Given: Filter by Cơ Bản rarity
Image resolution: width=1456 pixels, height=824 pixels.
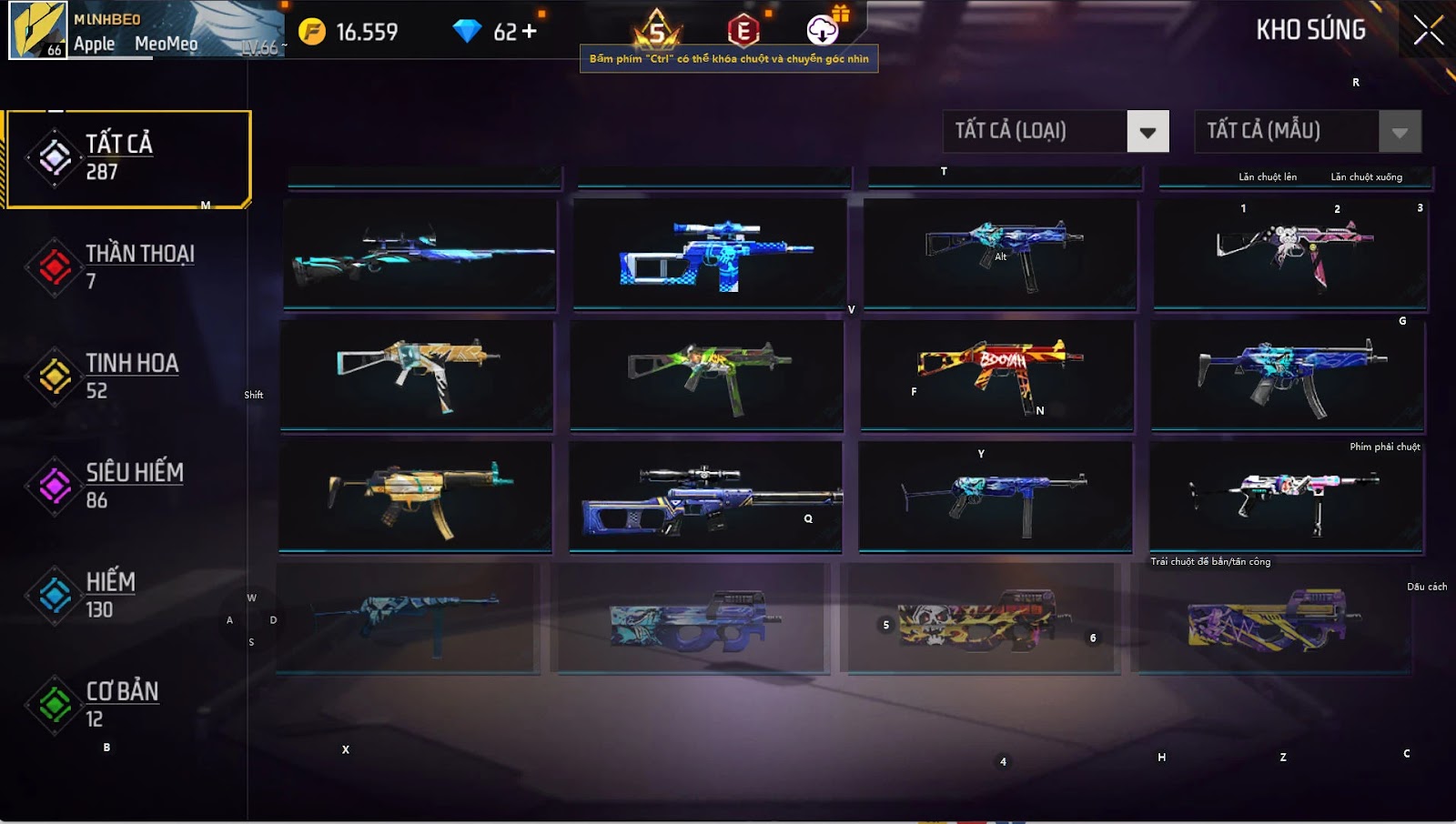Looking at the screenshot, I should click(127, 704).
